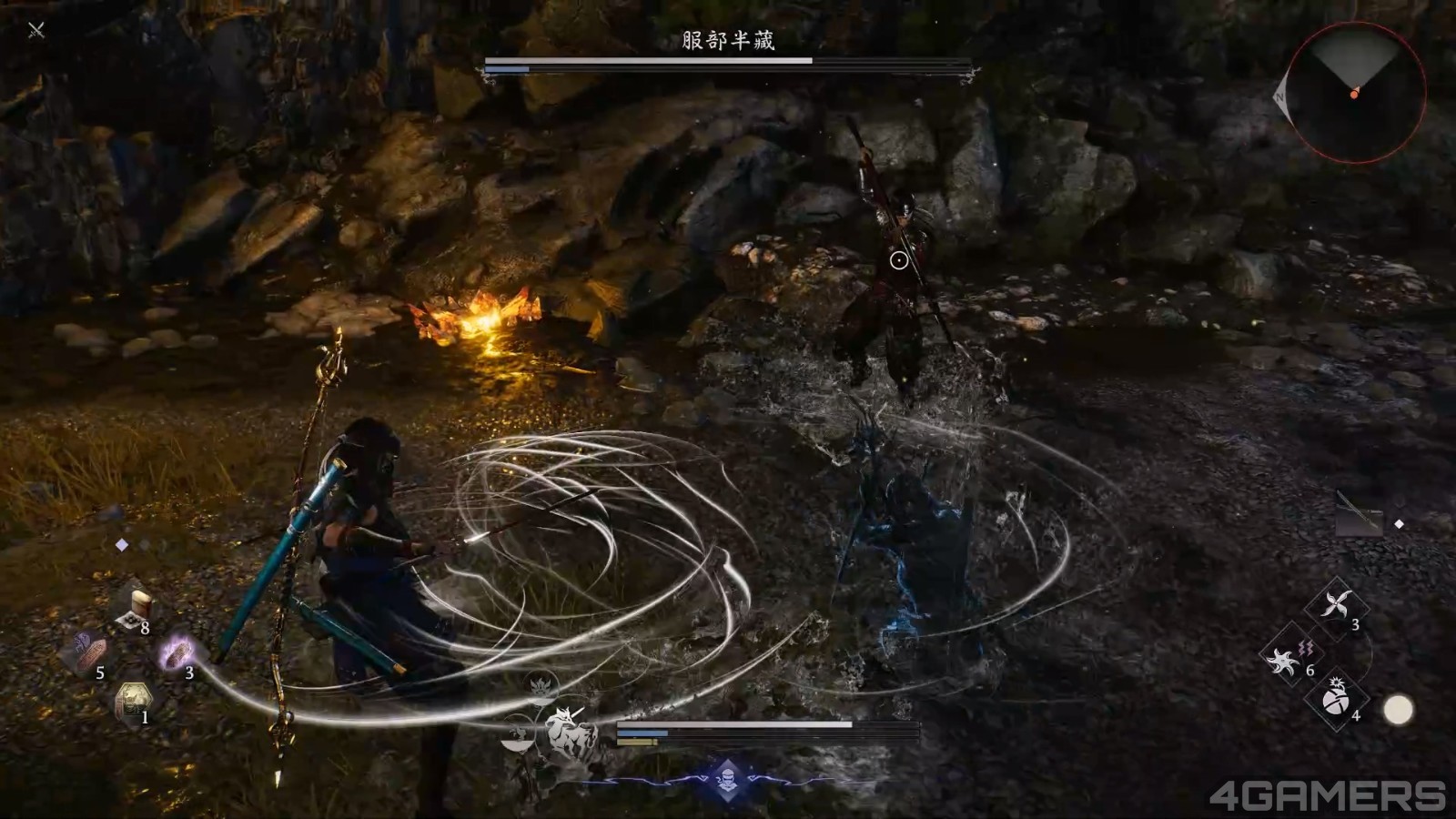Click the lock-on reticle over the airborne enemy
The image size is (1456, 819).
[897, 259]
